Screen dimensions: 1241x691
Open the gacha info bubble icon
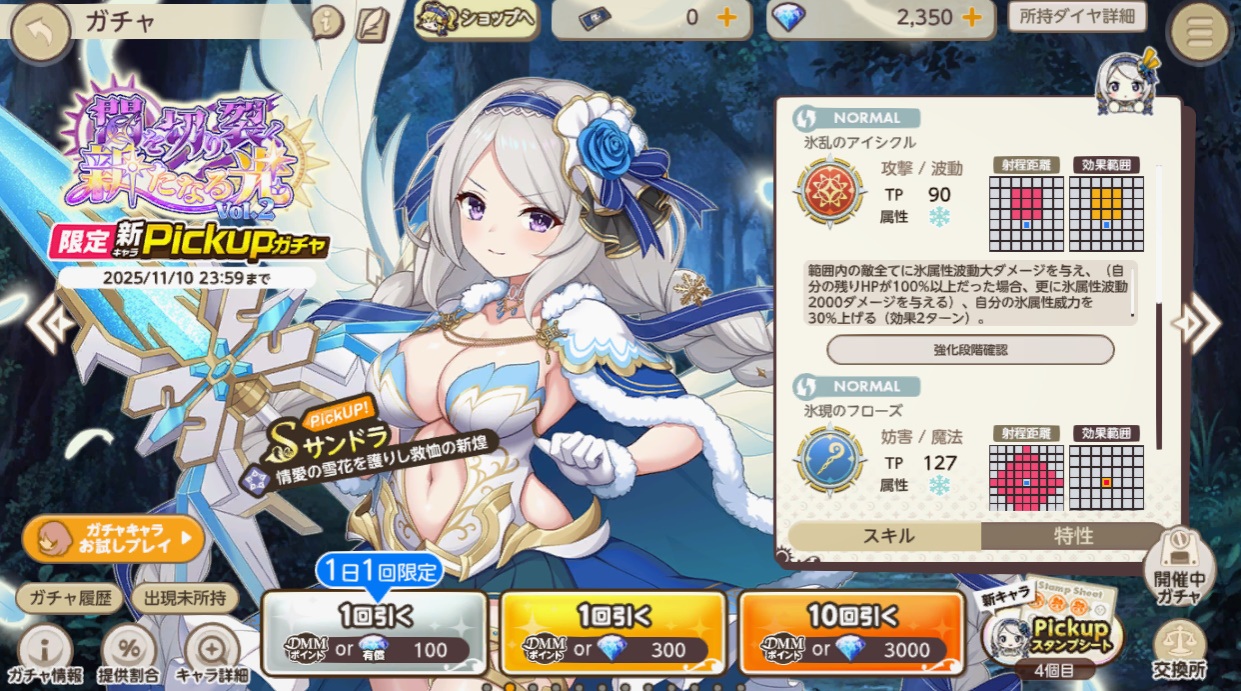327,22
